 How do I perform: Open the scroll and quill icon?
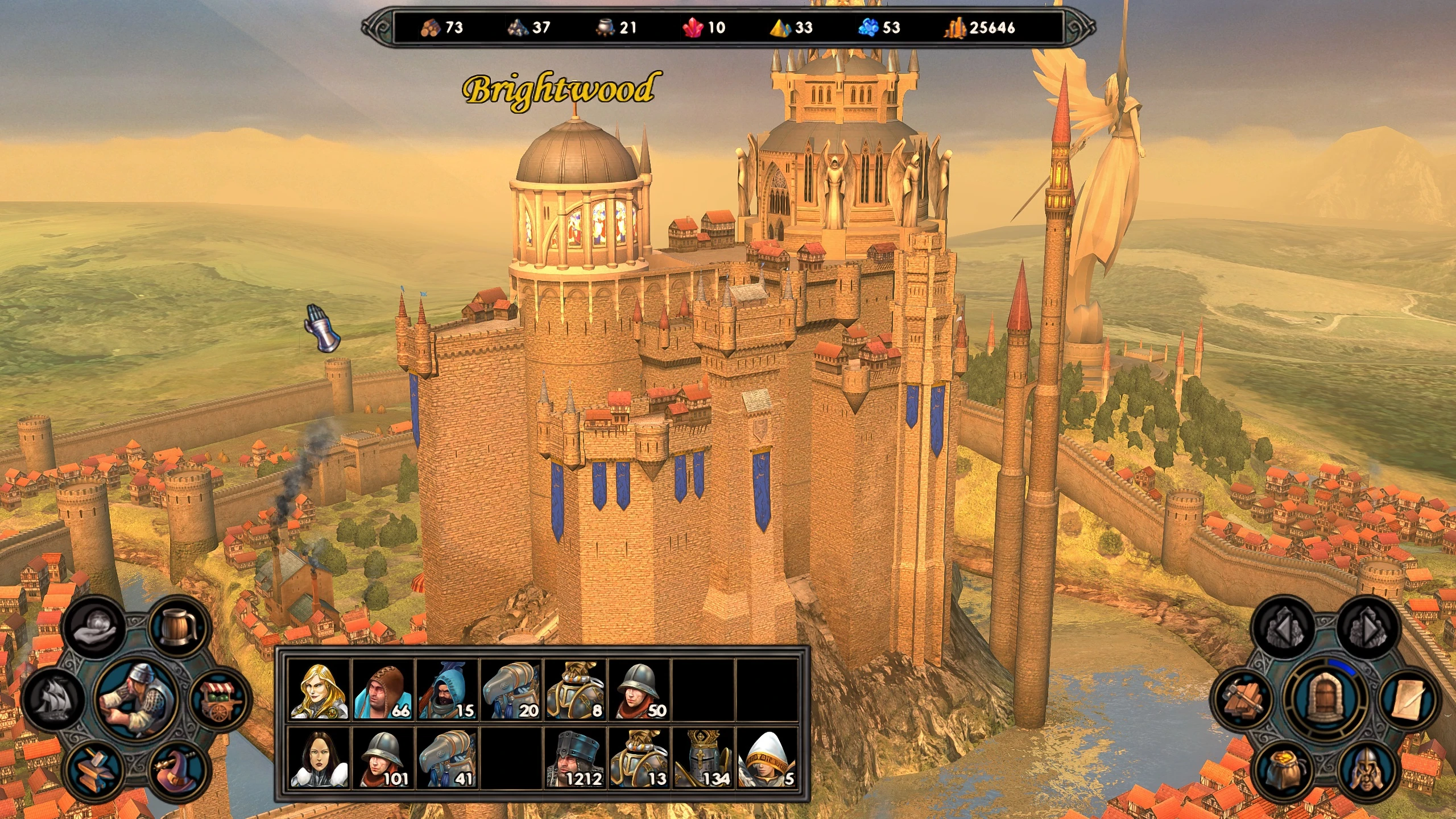1409,698
